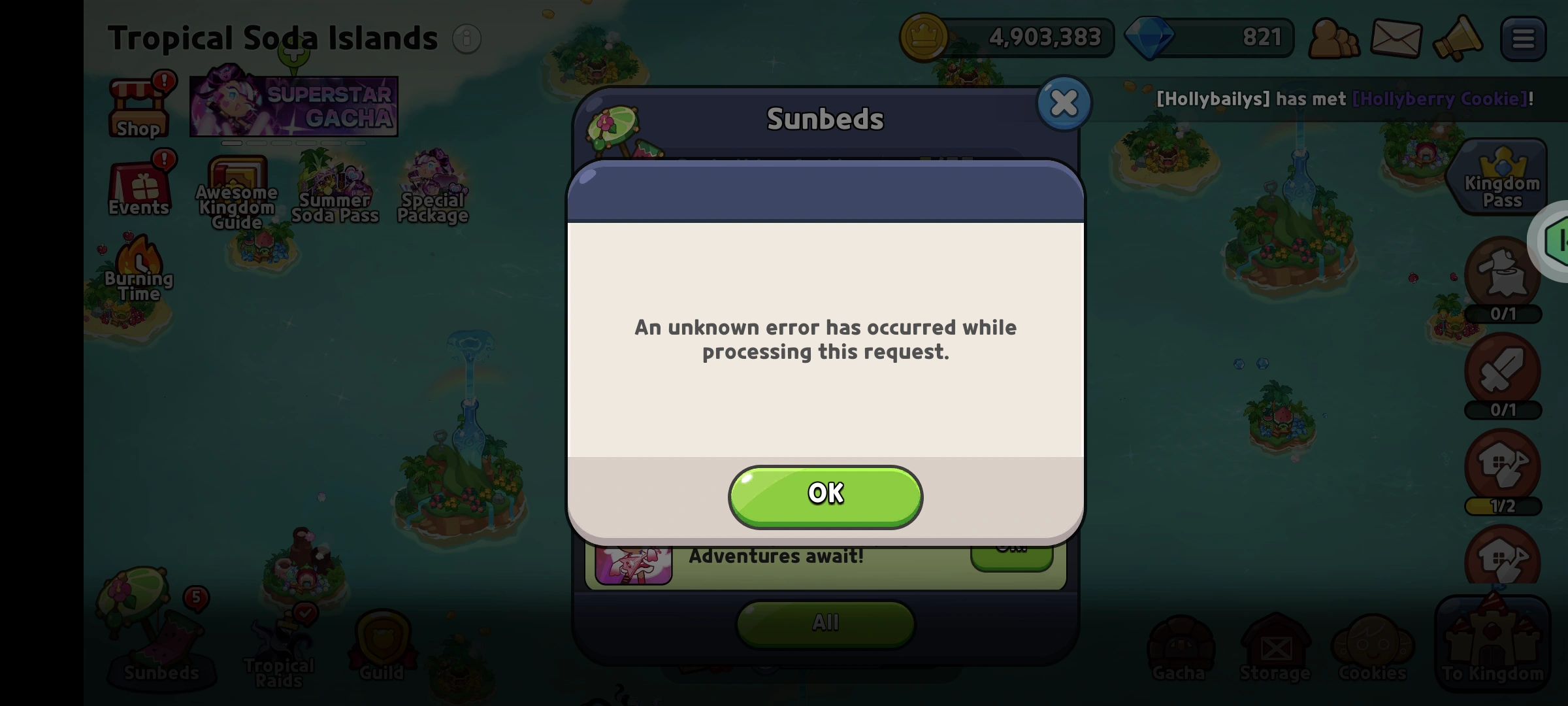The image size is (1568, 706).
Task: Open the friends list
Action: point(1334,38)
